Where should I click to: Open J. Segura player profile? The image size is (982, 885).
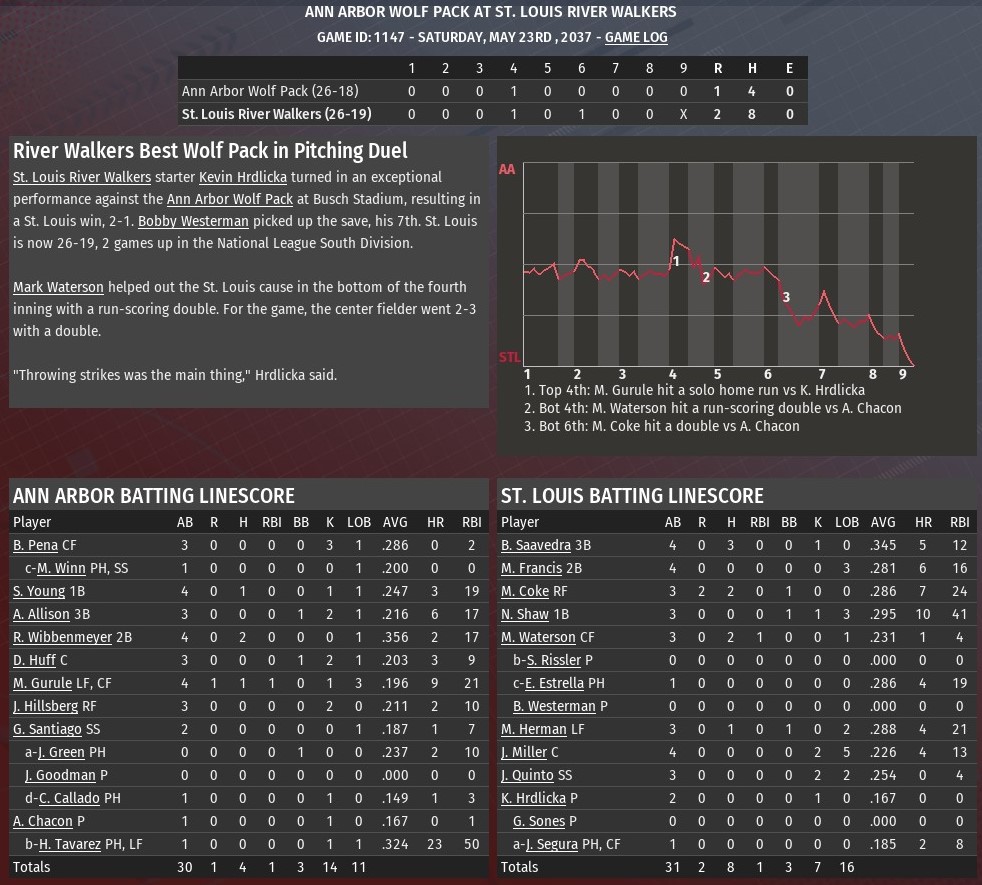pyautogui.click(x=555, y=844)
